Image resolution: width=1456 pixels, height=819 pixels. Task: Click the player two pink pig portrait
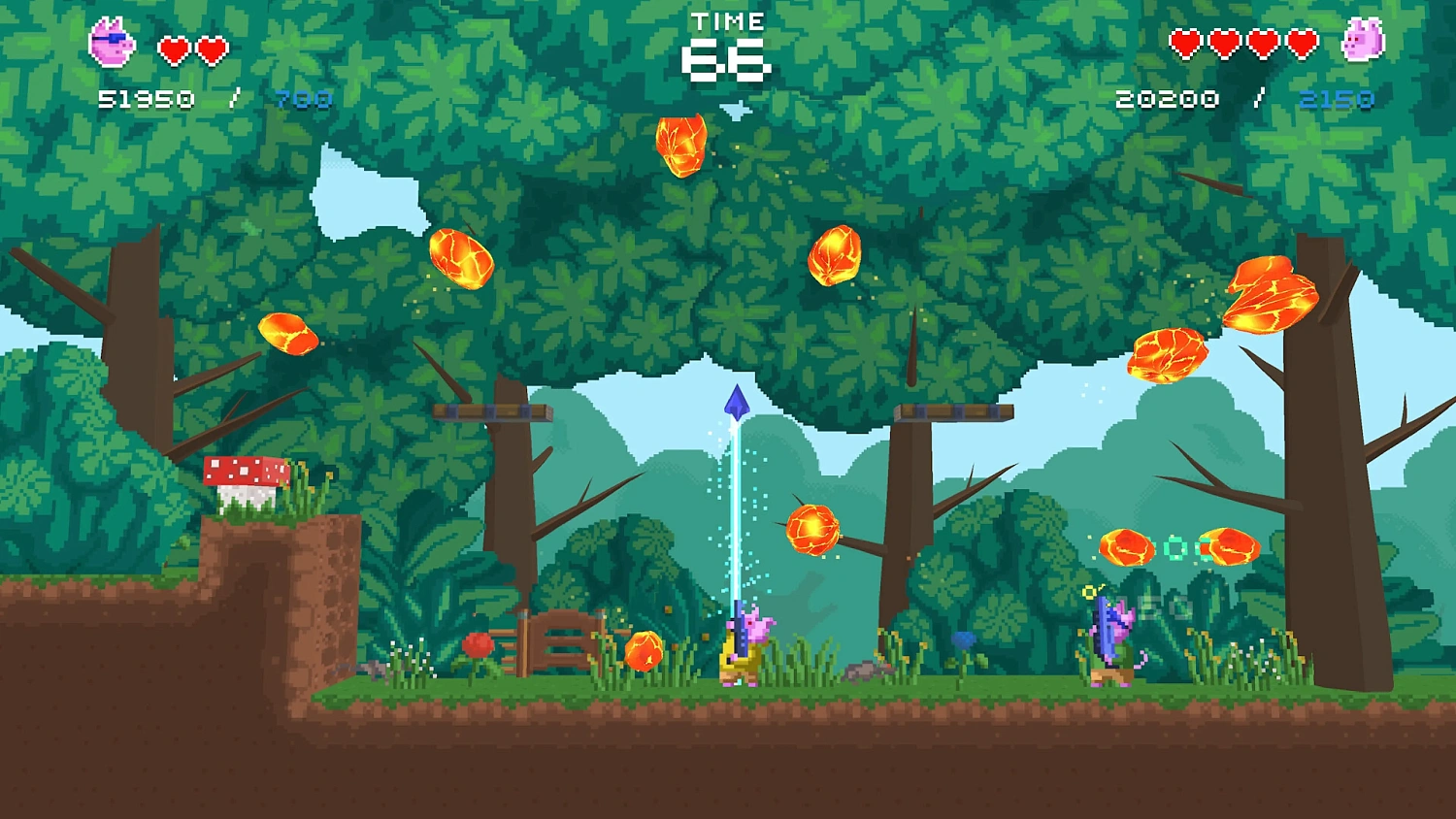click(x=1362, y=42)
